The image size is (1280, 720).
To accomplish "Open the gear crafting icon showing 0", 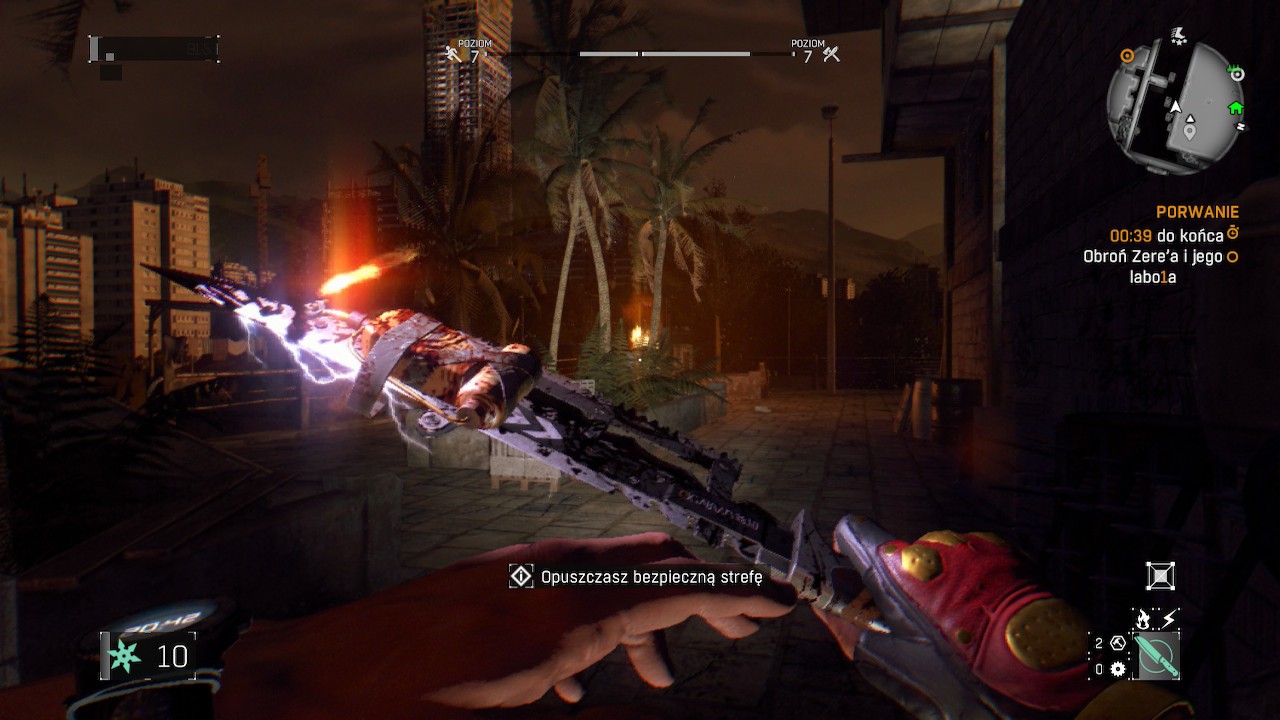I will (x=1117, y=668).
